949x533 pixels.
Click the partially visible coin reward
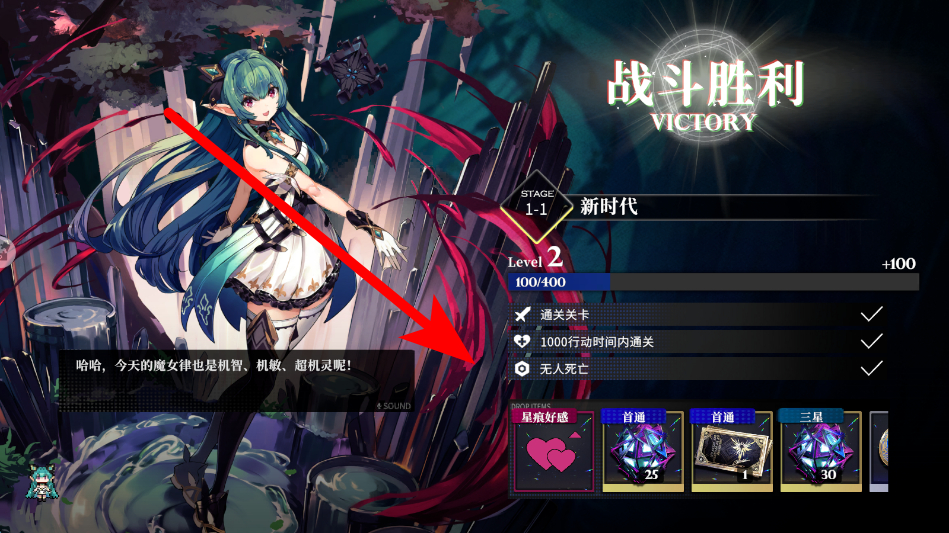coord(878,453)
